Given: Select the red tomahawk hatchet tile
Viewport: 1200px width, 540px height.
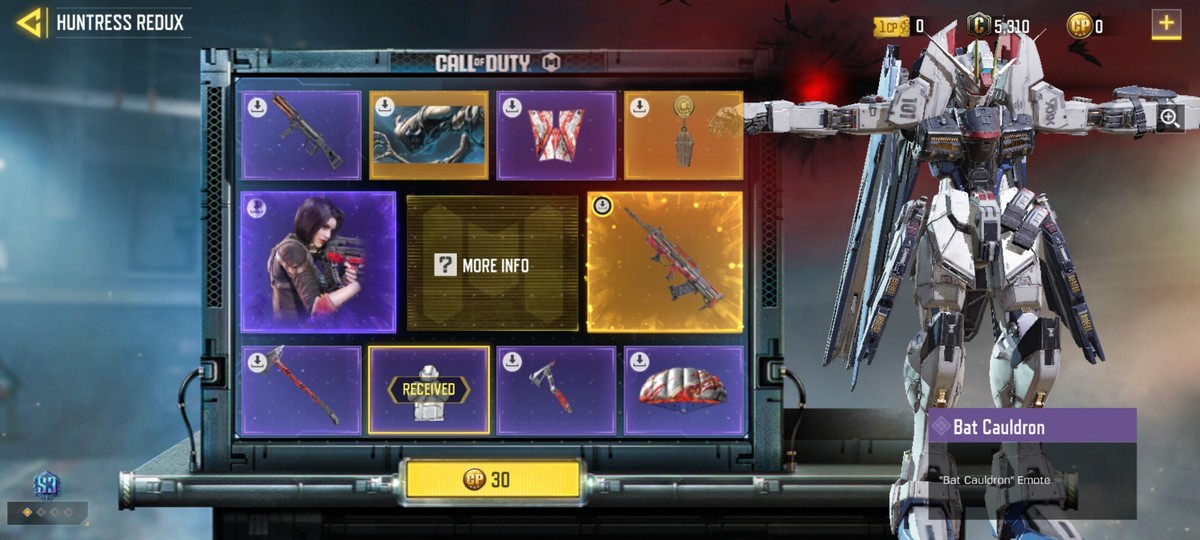Looking at the screenshot, I should coord(556,390).
